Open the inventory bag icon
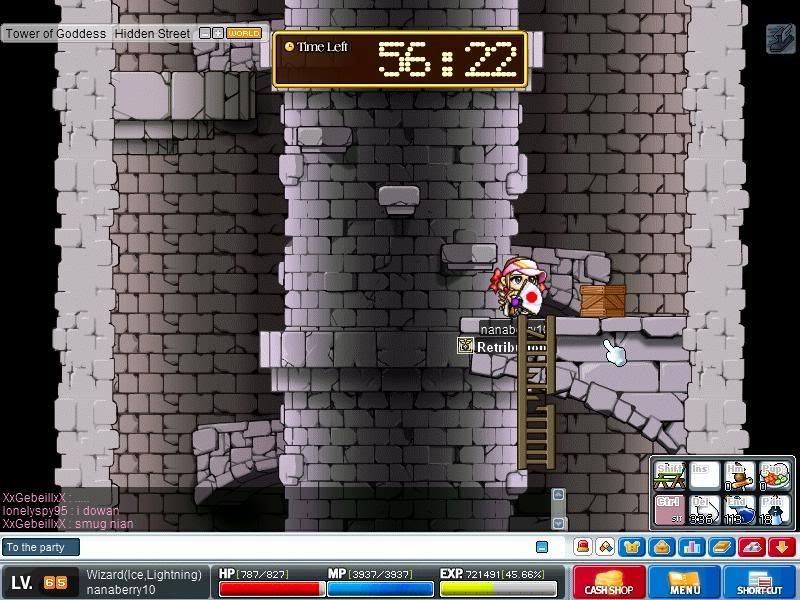Viewport: 800px width, 600px height. coord(661,547)
